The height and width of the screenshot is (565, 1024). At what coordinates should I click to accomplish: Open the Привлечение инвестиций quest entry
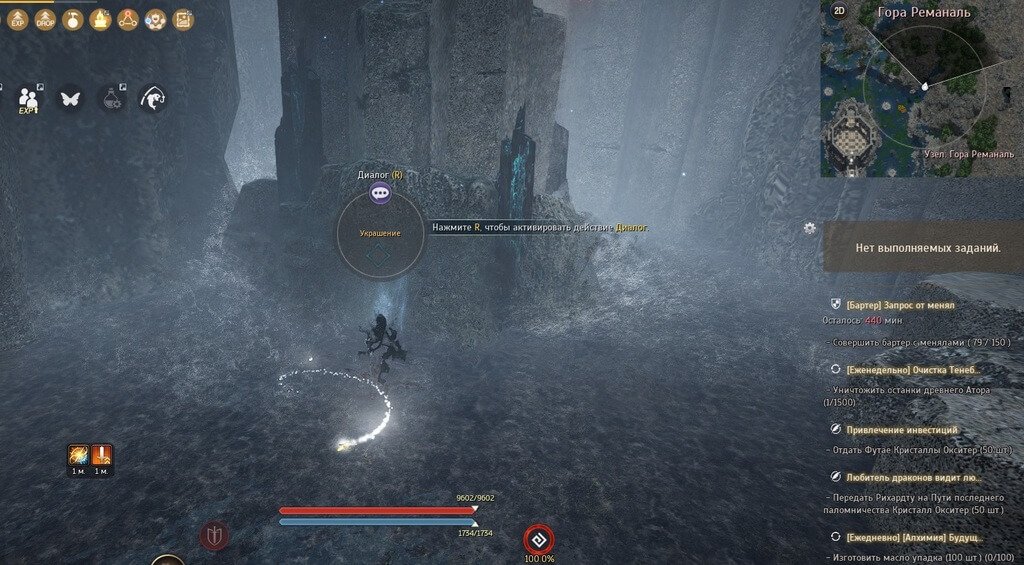901,430
